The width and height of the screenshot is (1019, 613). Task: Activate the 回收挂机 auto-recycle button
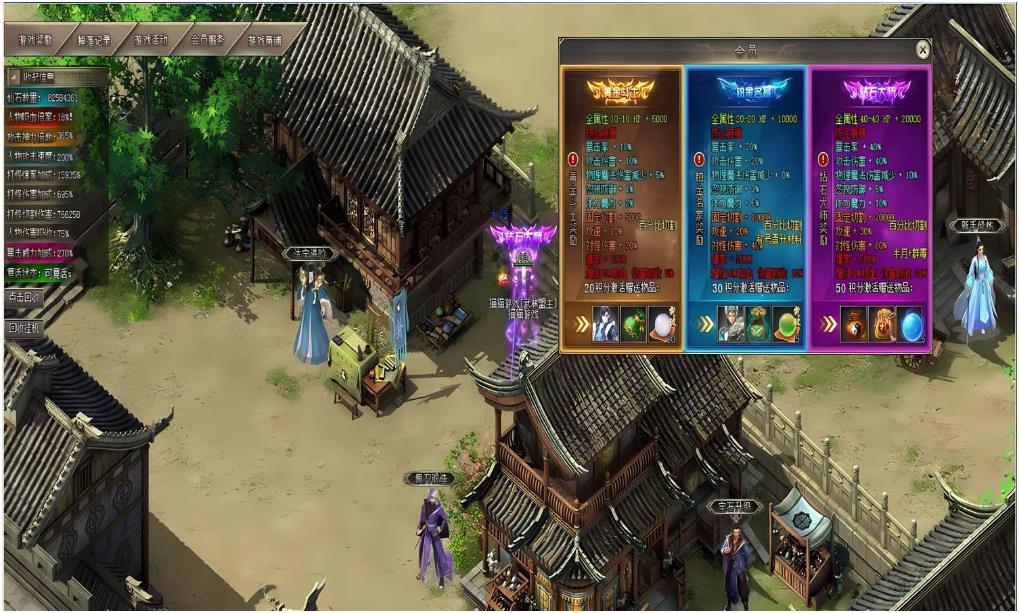coord(26,328)
